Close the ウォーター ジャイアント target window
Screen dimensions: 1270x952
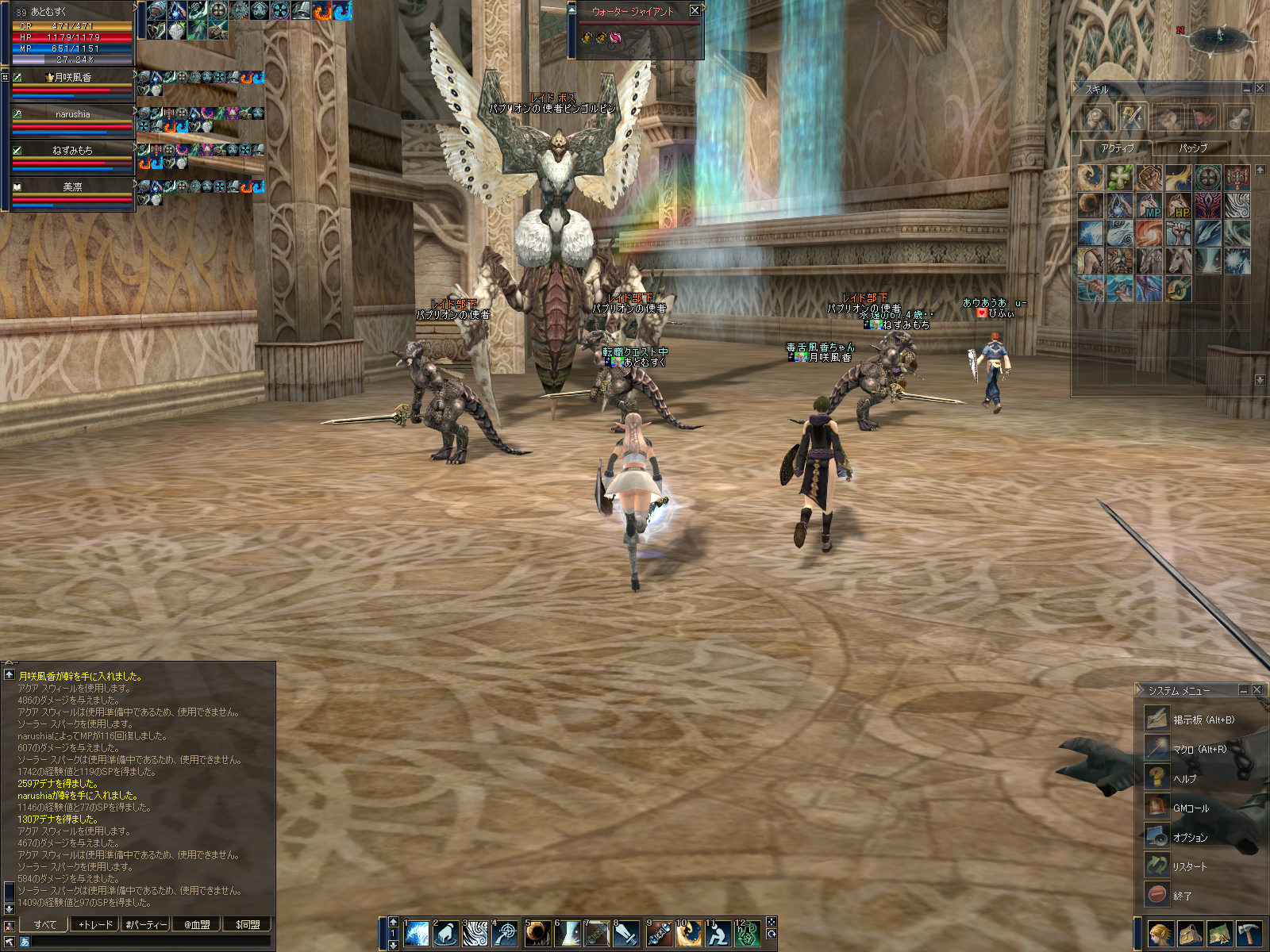click(x=695, y=10)
